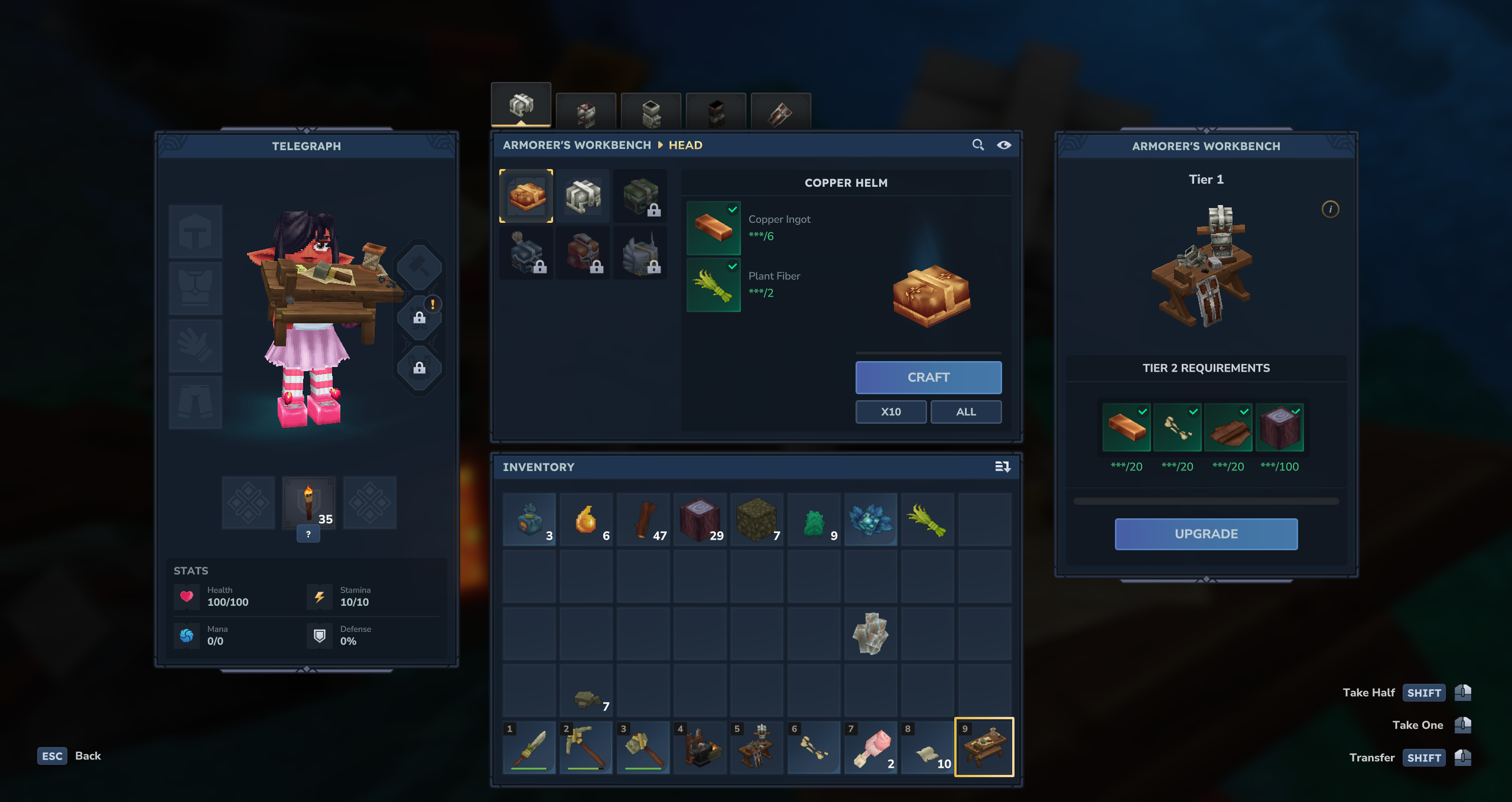This screenshot has height=802, width=1512.
Task: Switch to the Head armor tab
Action: click(521, 106)
